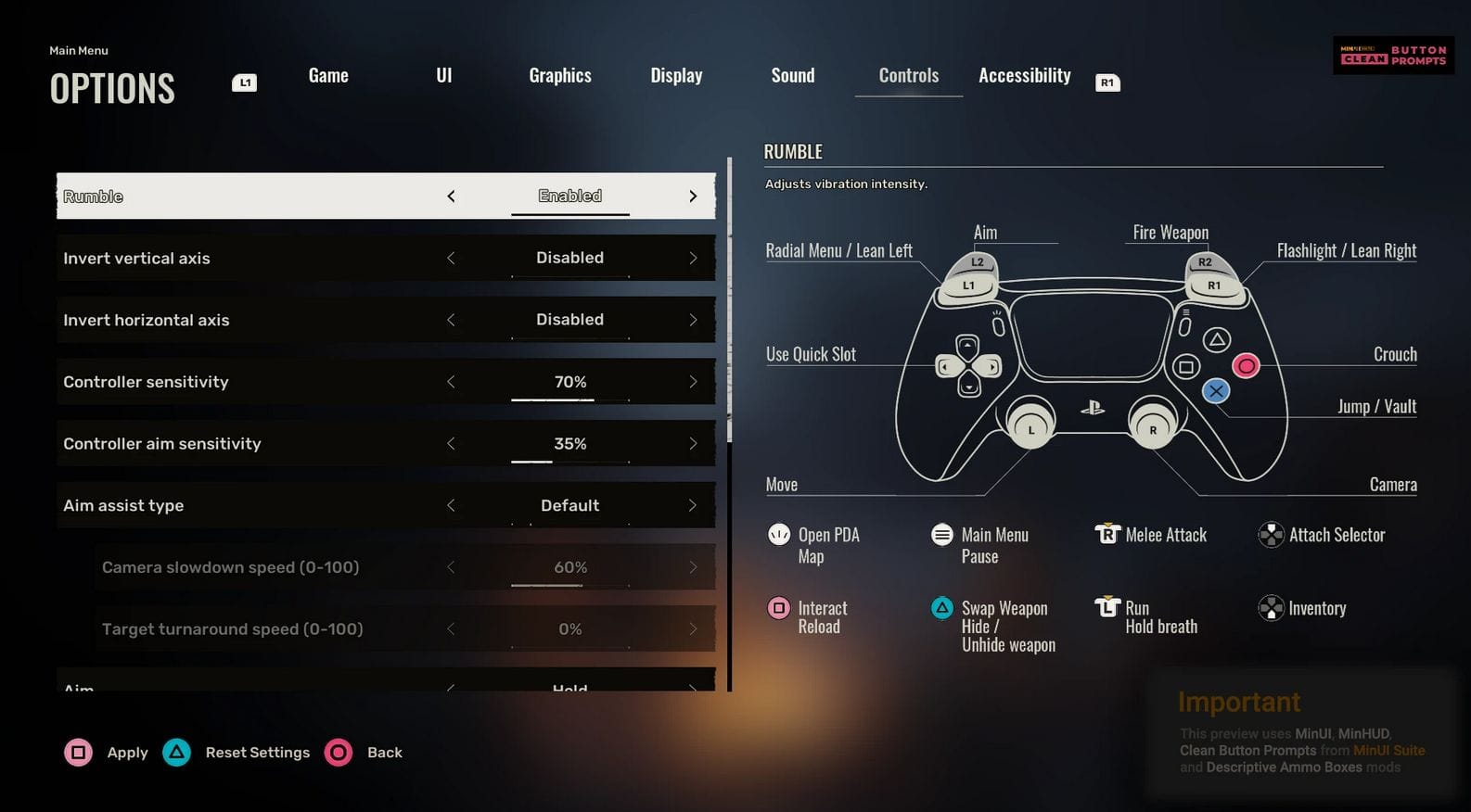Choose the Accessibility tab
Screen dimensions: 1471x812
point(1024,76)
